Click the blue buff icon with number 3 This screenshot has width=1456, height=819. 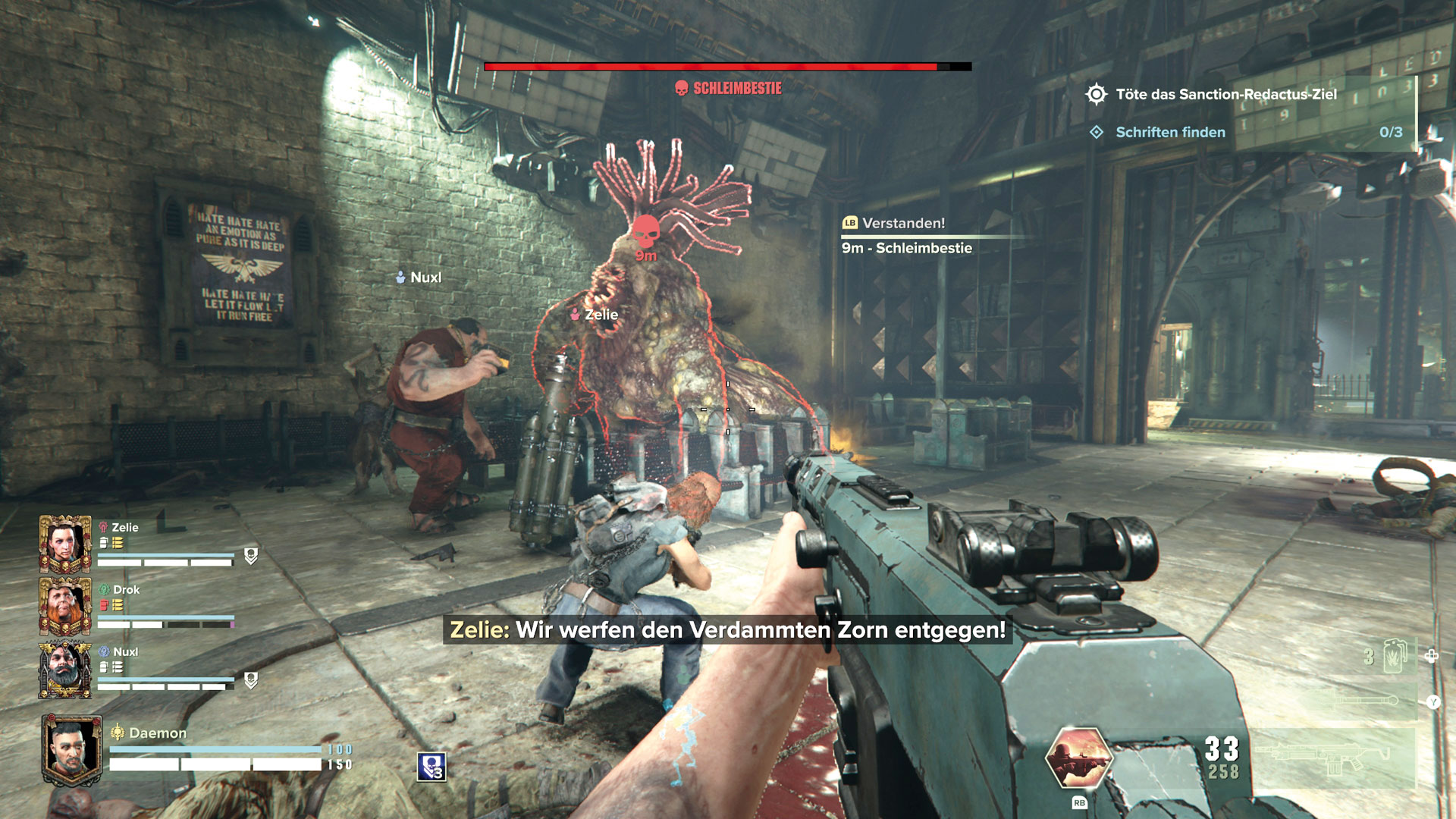[431, 767]
